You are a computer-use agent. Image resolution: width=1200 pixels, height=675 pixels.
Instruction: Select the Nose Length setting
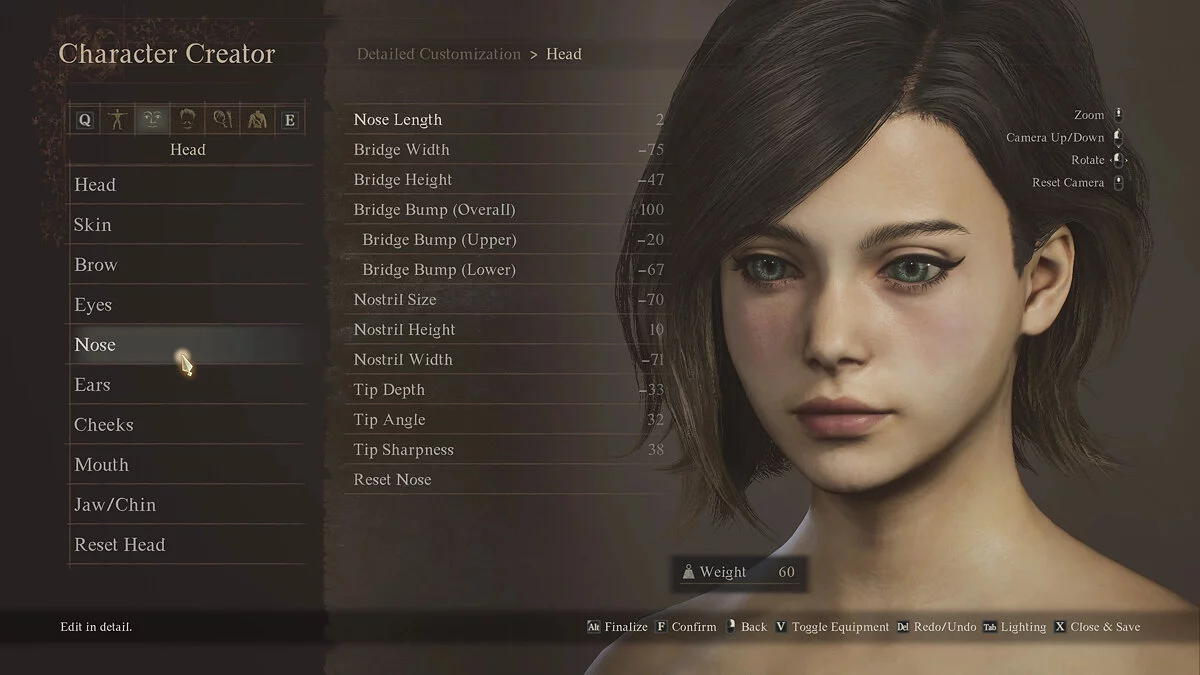click(398, 120)
